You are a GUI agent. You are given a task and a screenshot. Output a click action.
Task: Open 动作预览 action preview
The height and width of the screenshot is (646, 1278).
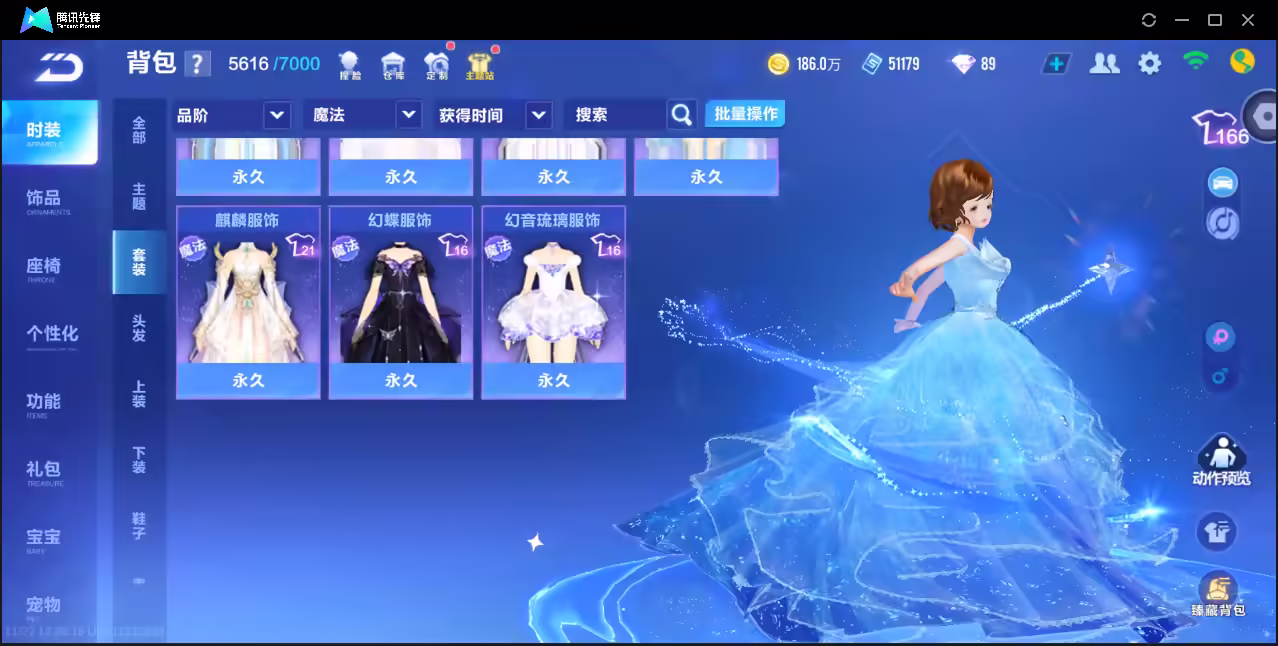tap(1220, 462)
